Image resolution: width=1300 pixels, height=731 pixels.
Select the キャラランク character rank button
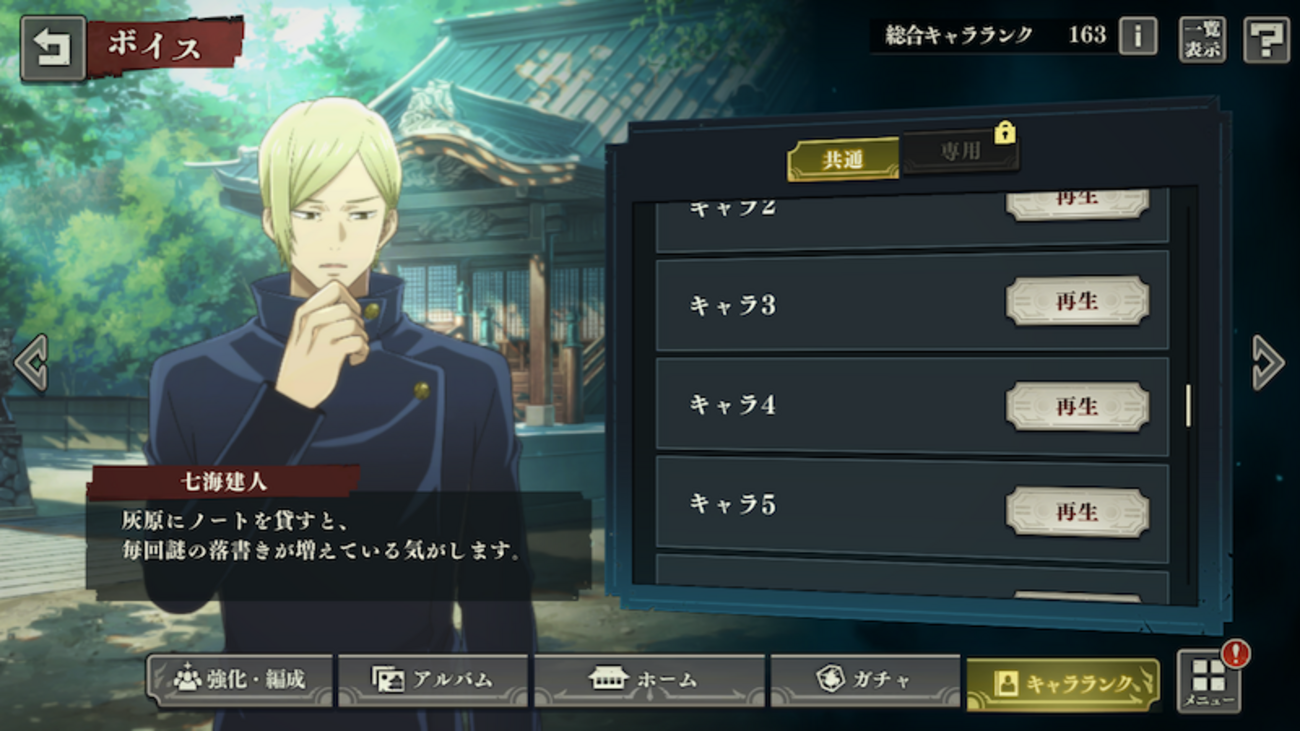[1063, 683]
